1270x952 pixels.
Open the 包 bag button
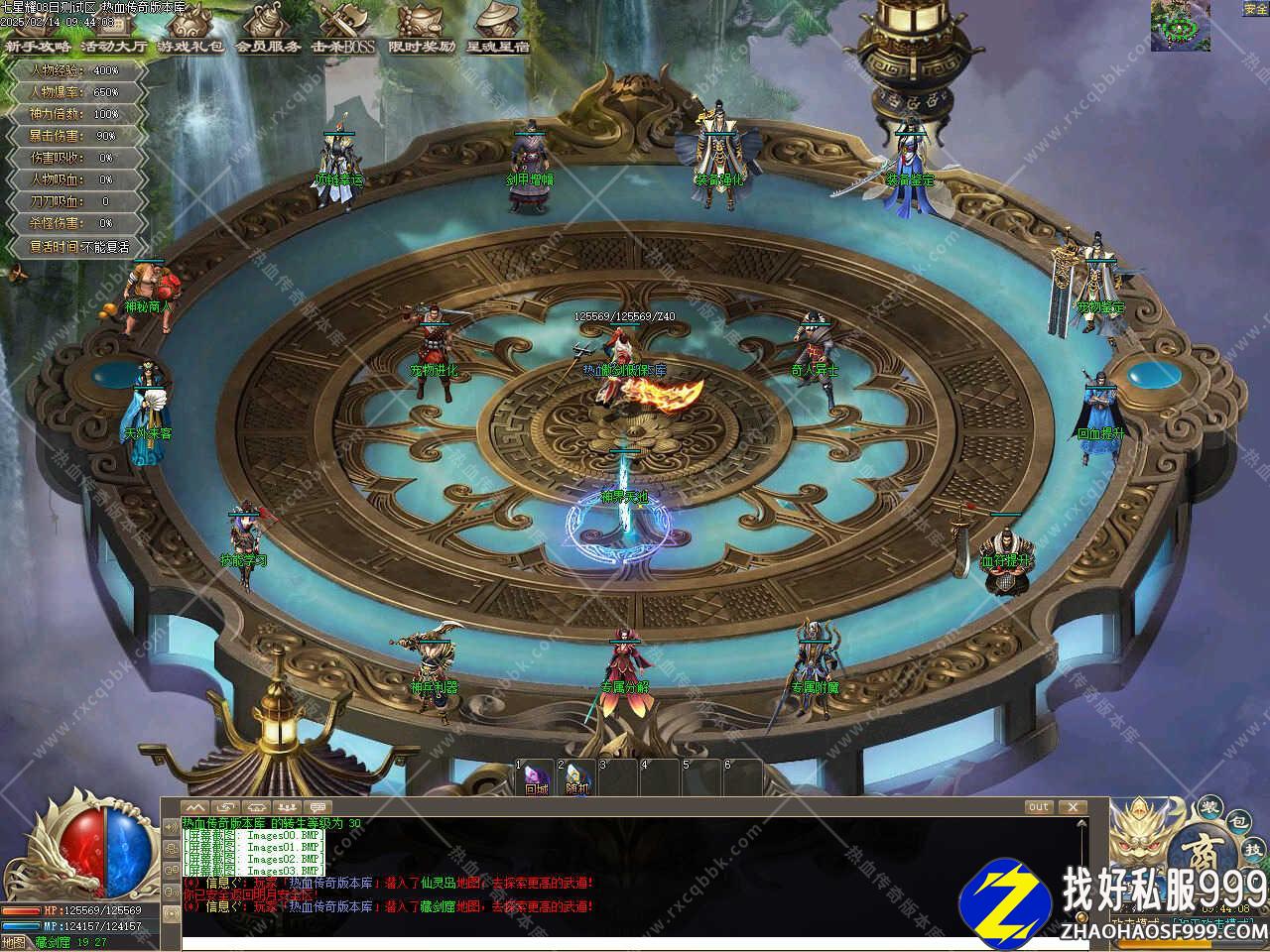pyautogui.click(x=1236, y=822)
